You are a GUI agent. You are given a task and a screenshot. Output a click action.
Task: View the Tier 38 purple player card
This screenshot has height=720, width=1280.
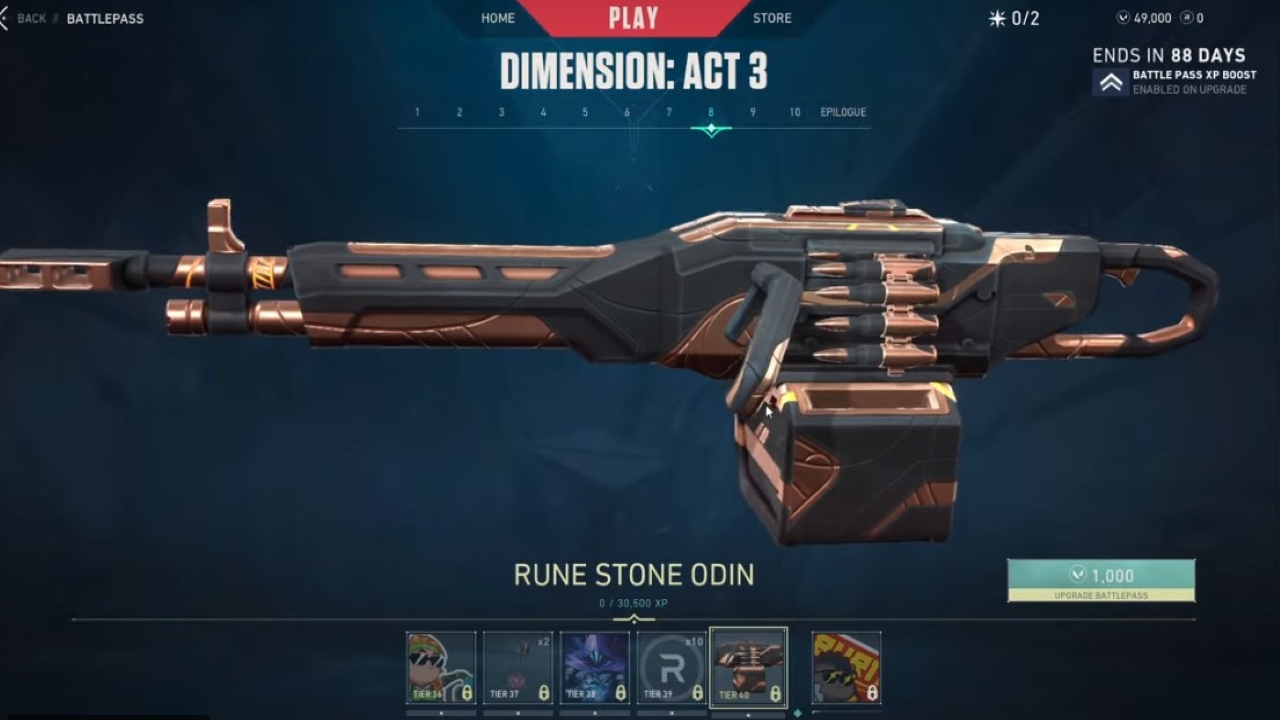[595, 667]
